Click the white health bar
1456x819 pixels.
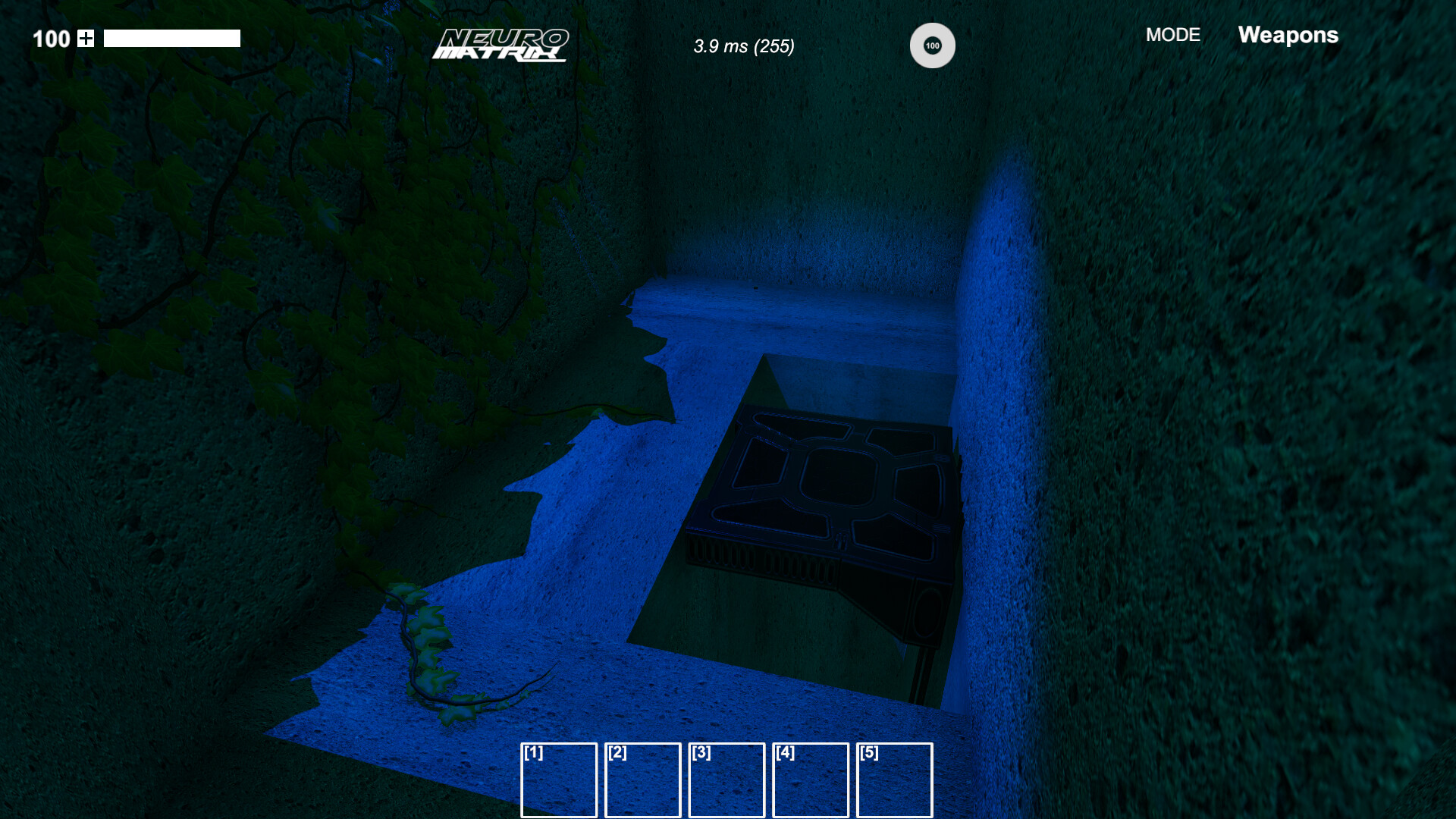coord(172,36)
